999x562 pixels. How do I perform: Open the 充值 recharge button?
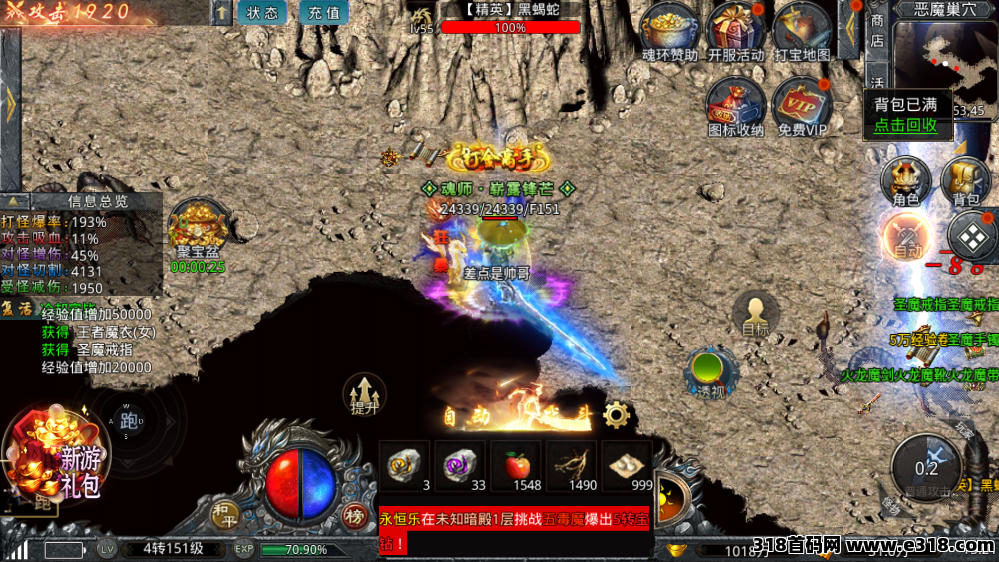click(x=323, y=13)
